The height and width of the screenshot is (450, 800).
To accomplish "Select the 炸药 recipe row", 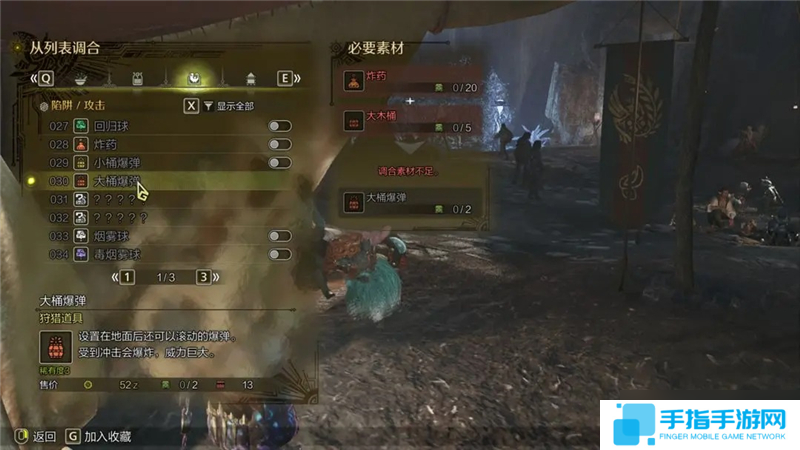I will [105, 144].
